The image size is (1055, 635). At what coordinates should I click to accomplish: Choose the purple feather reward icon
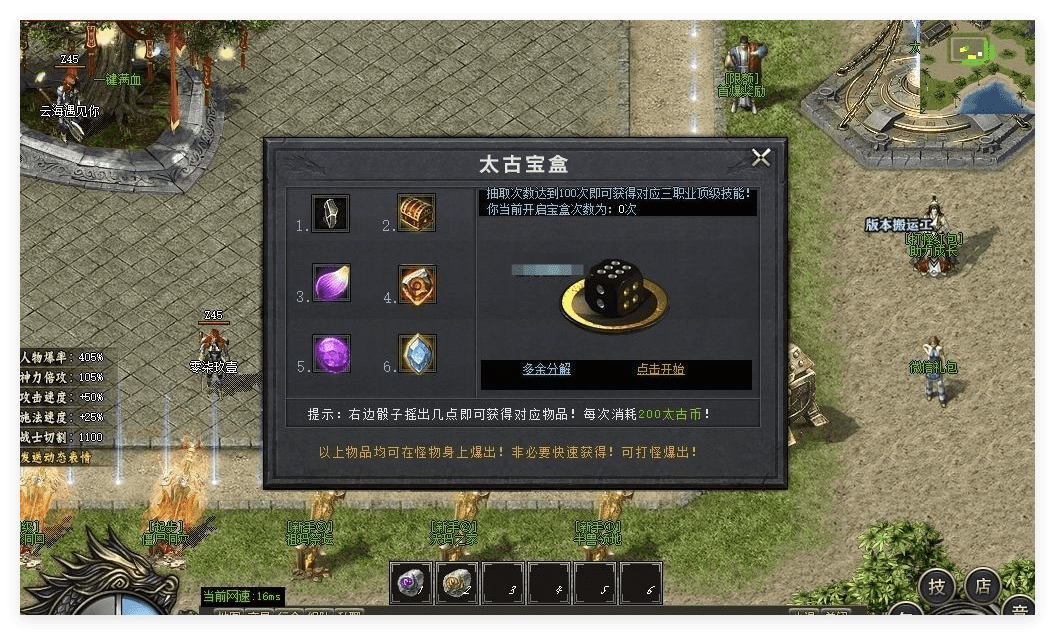tap(330, 283)
